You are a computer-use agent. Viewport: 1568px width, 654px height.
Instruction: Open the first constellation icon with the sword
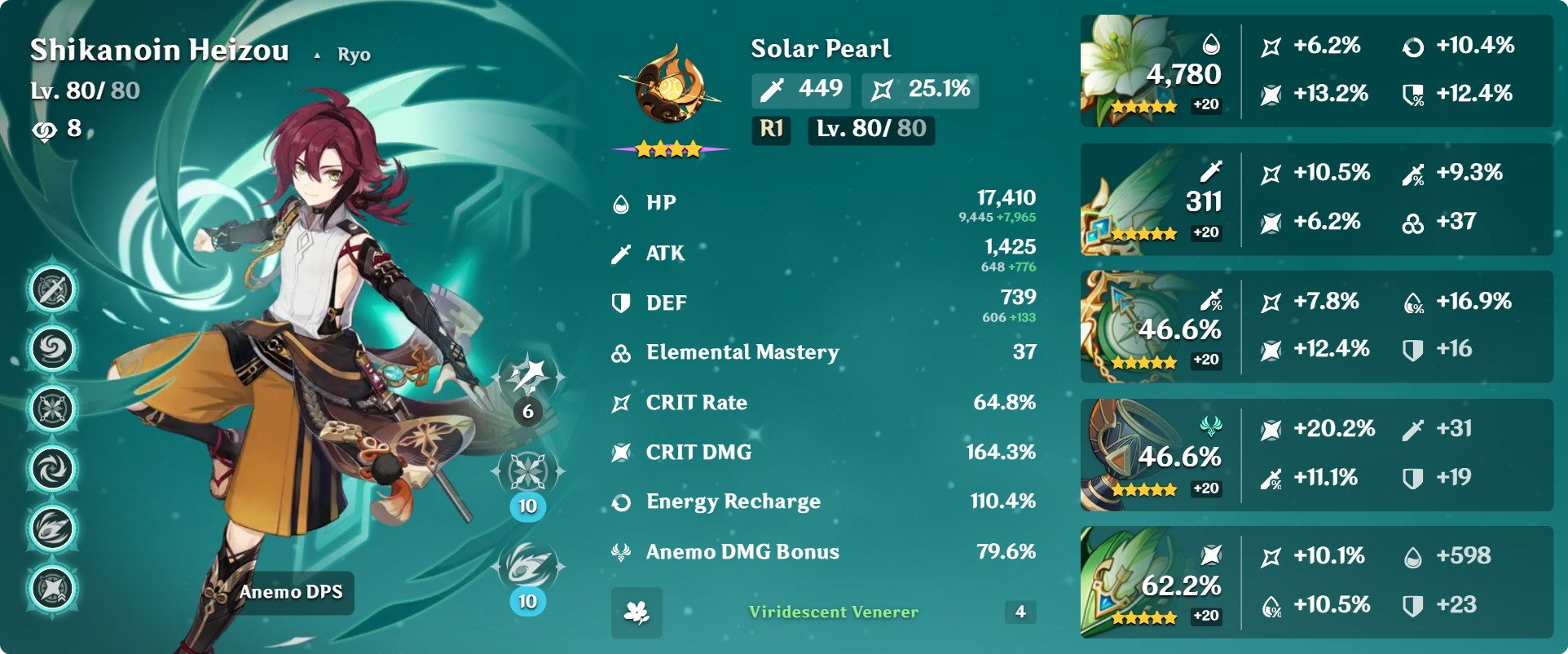click(x=53, y=289)
